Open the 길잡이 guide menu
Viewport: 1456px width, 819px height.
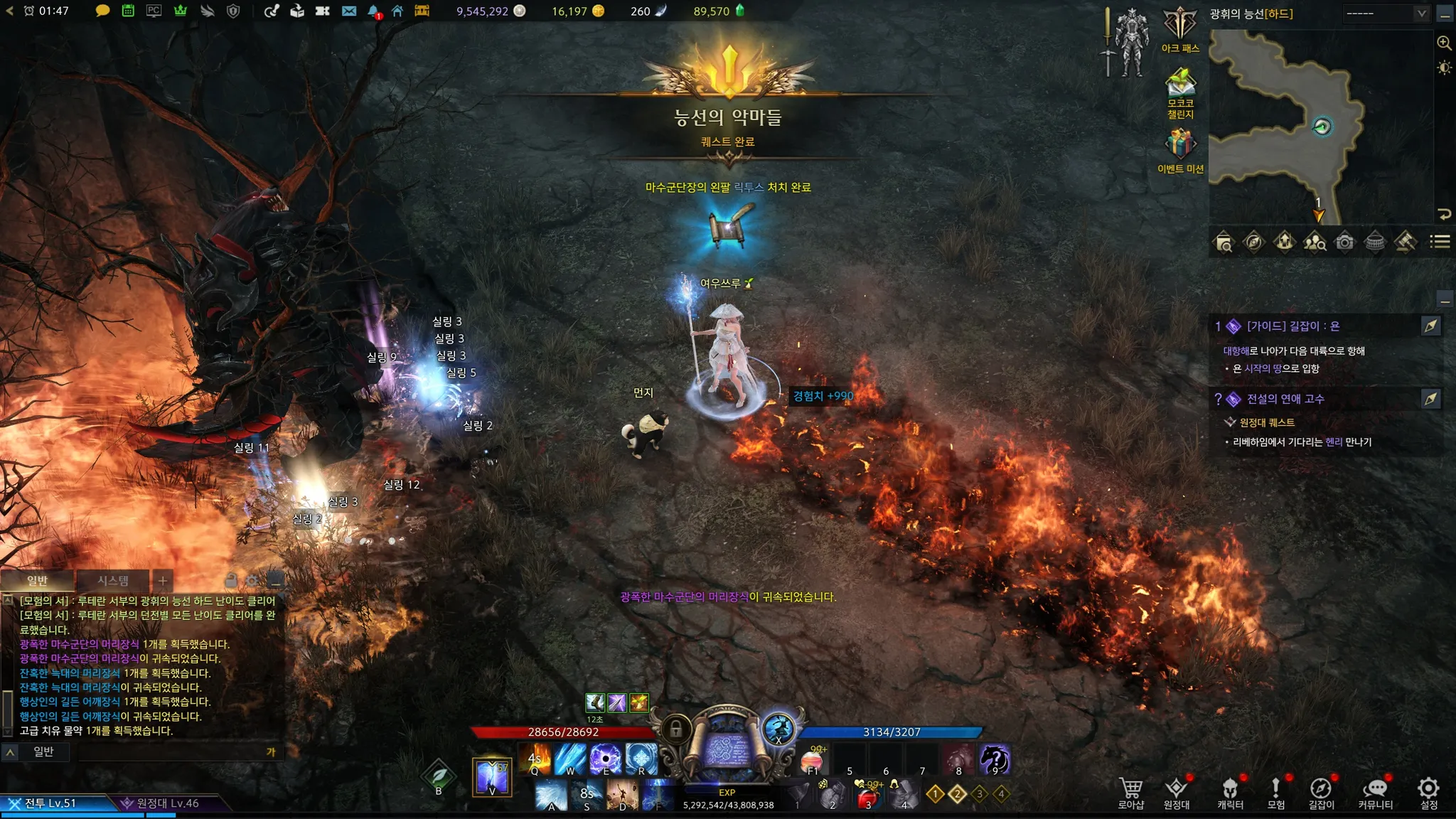[x=1321, y=793]
